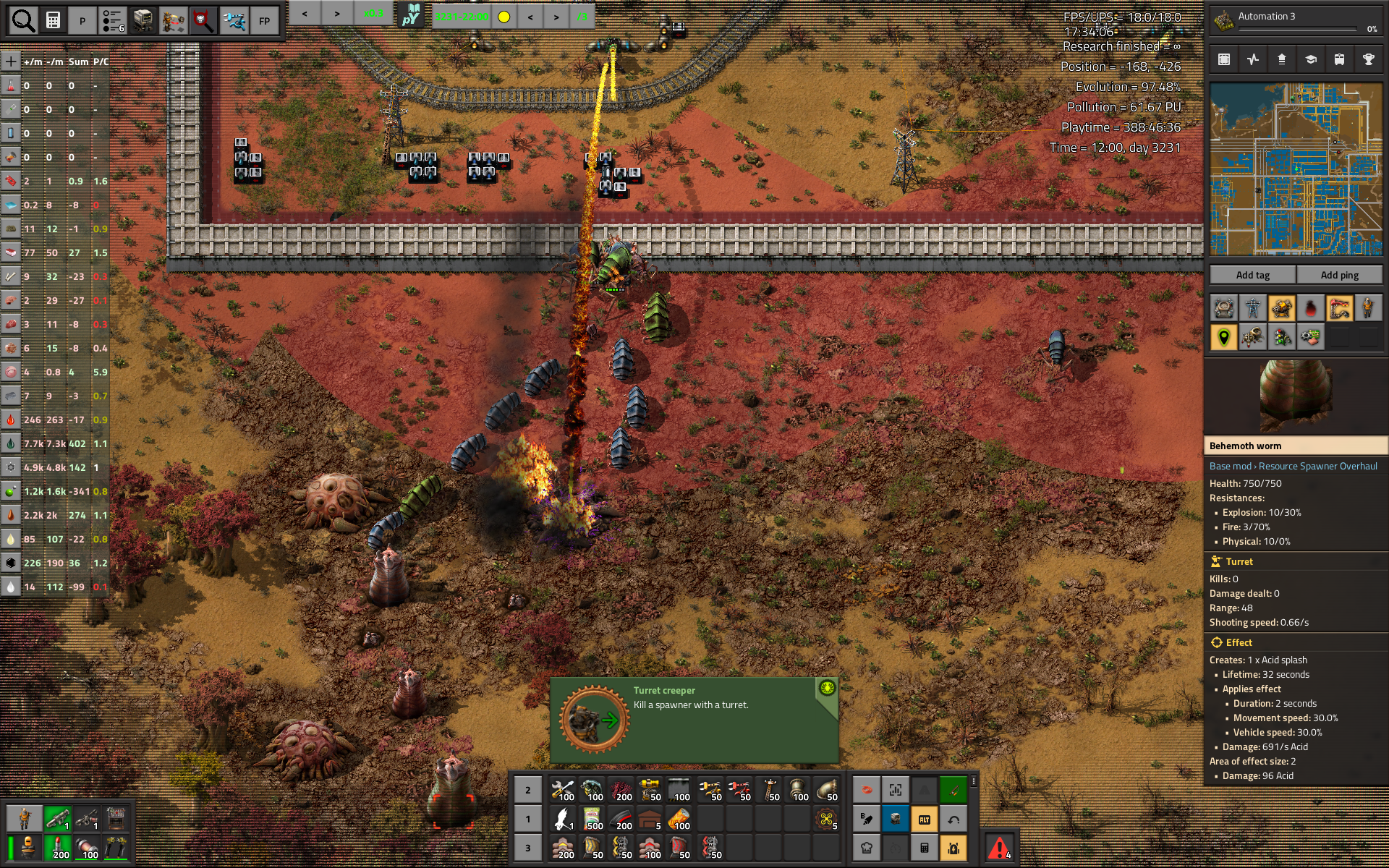This screenshot has height=868, width=1389.
Task: Open the production statistics graph icon
Action: [x=1253, y=59]
